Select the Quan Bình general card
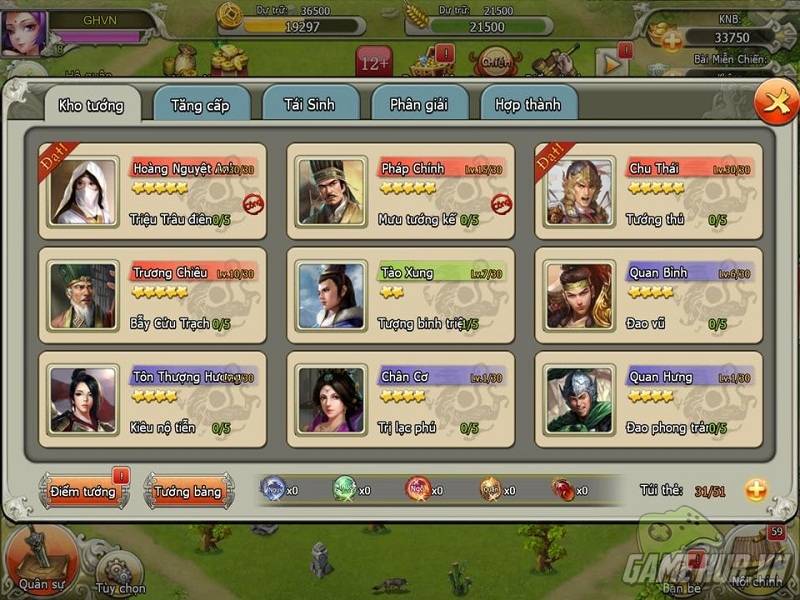The height and width of the screenshot is (600, 800). click(x=649, y=295)
